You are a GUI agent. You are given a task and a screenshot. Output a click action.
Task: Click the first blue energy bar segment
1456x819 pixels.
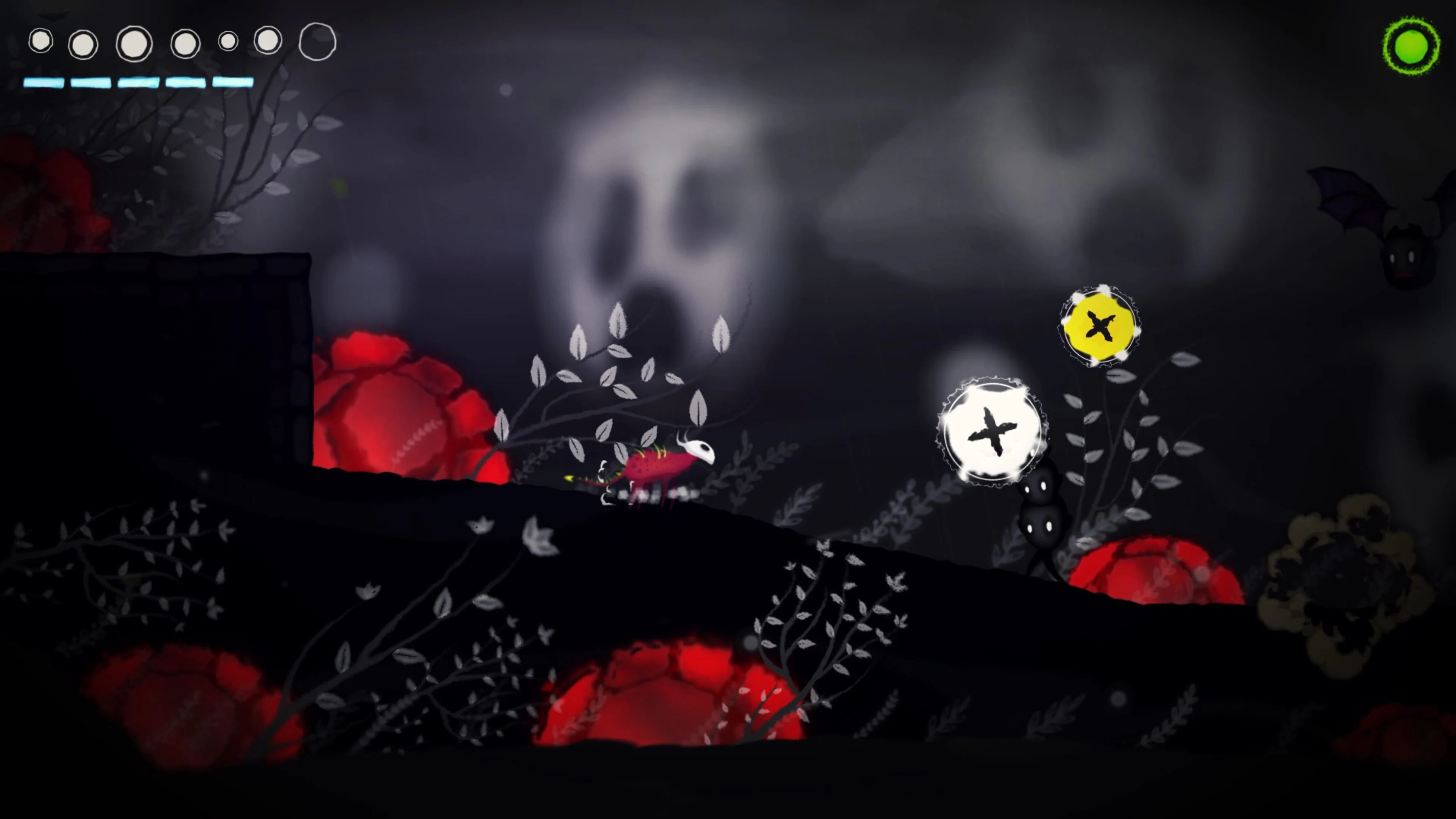44,84
